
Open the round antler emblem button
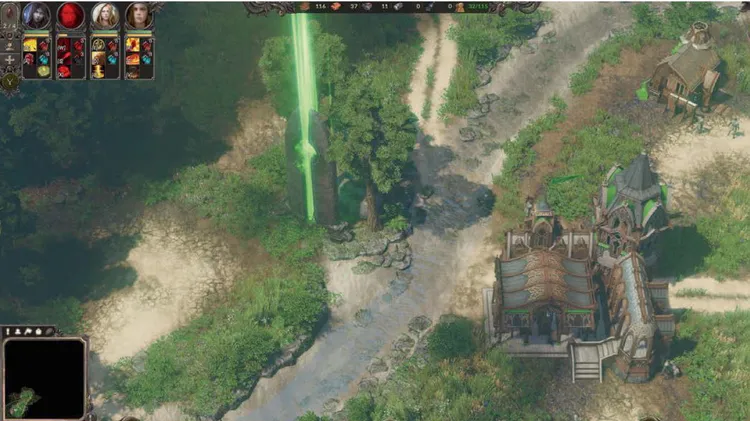pyautogui.click(x=10, y=78)
